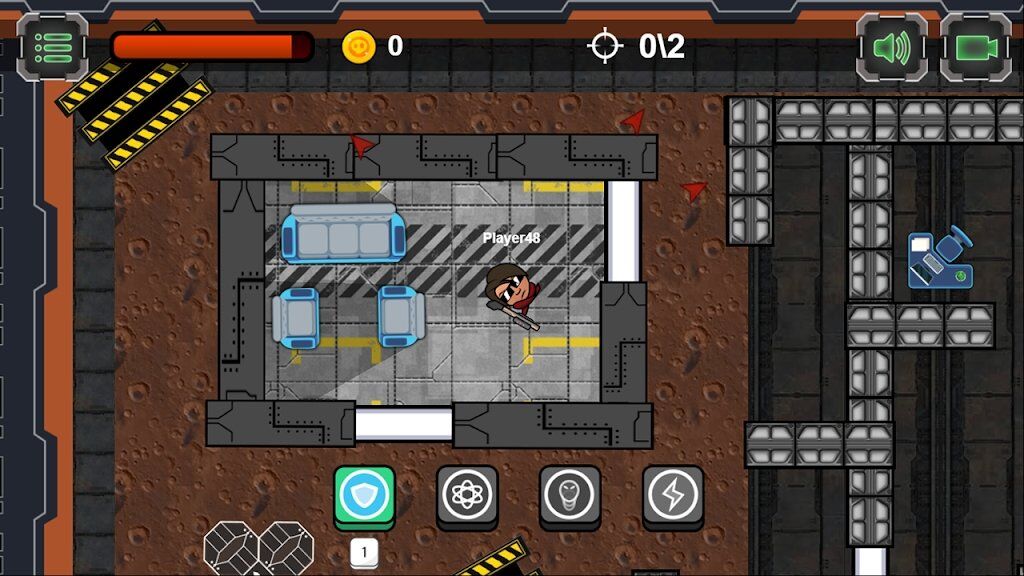Viewport: 1024px width, 576px height.
Task: Use the atom ability icon
Action: [467, 495]
